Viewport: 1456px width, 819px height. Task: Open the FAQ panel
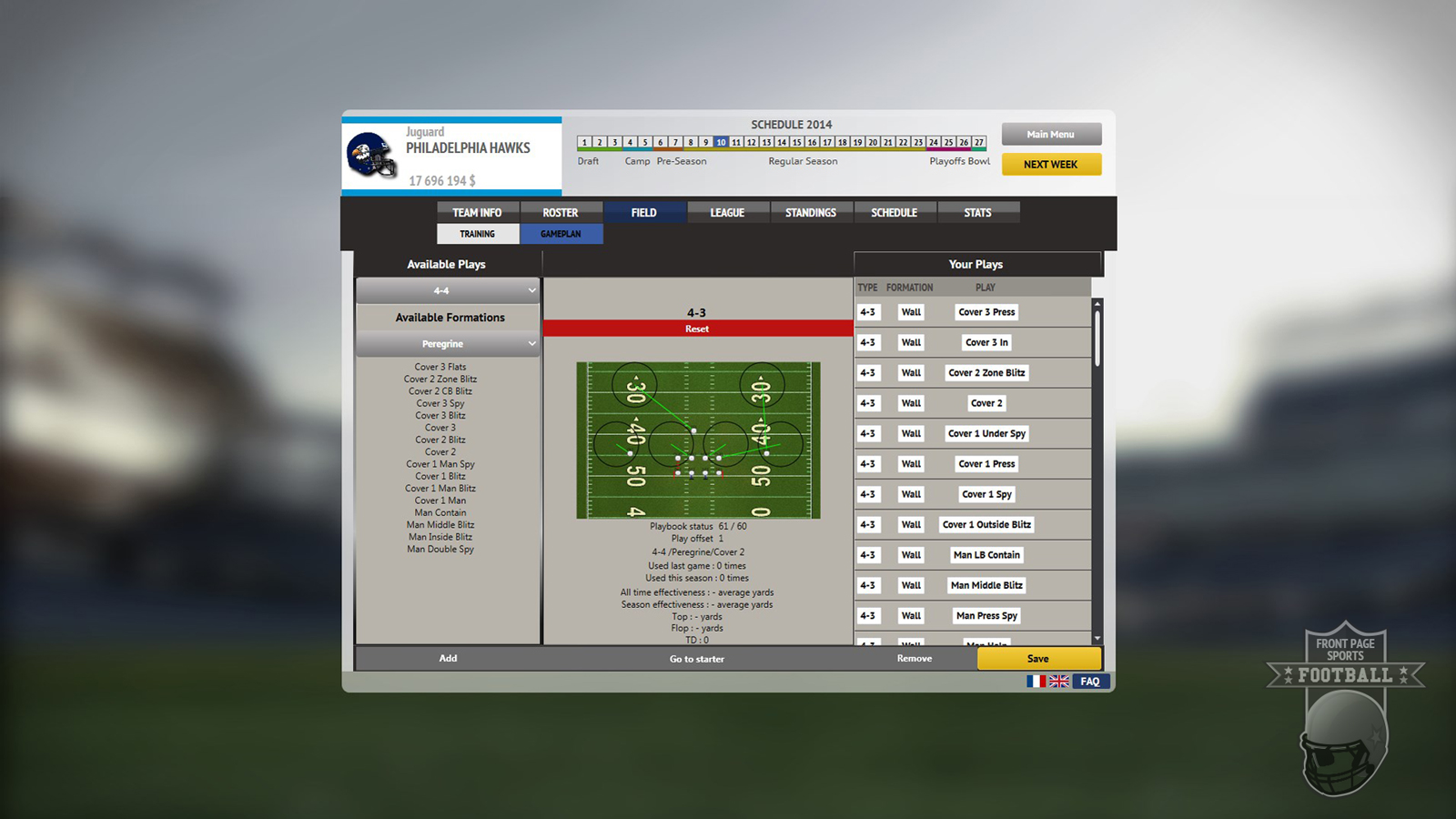coord(1089,681)
